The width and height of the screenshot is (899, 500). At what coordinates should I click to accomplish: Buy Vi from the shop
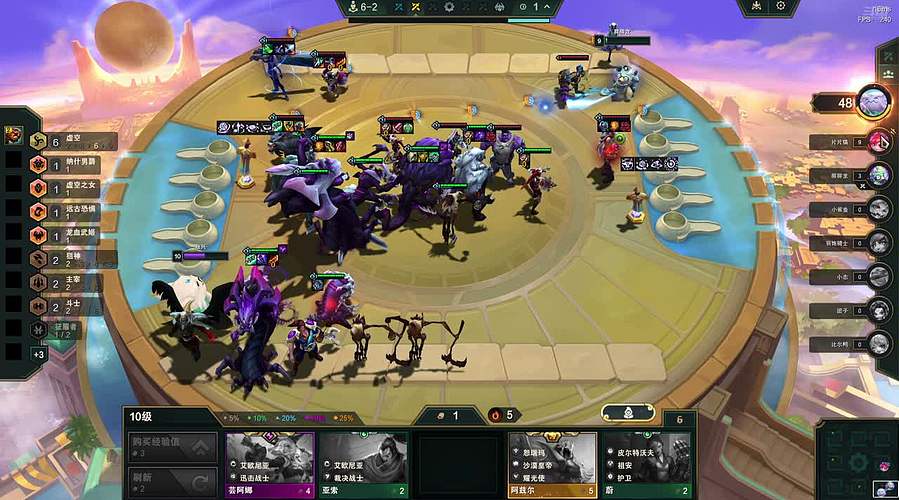(x=646, y=463)
